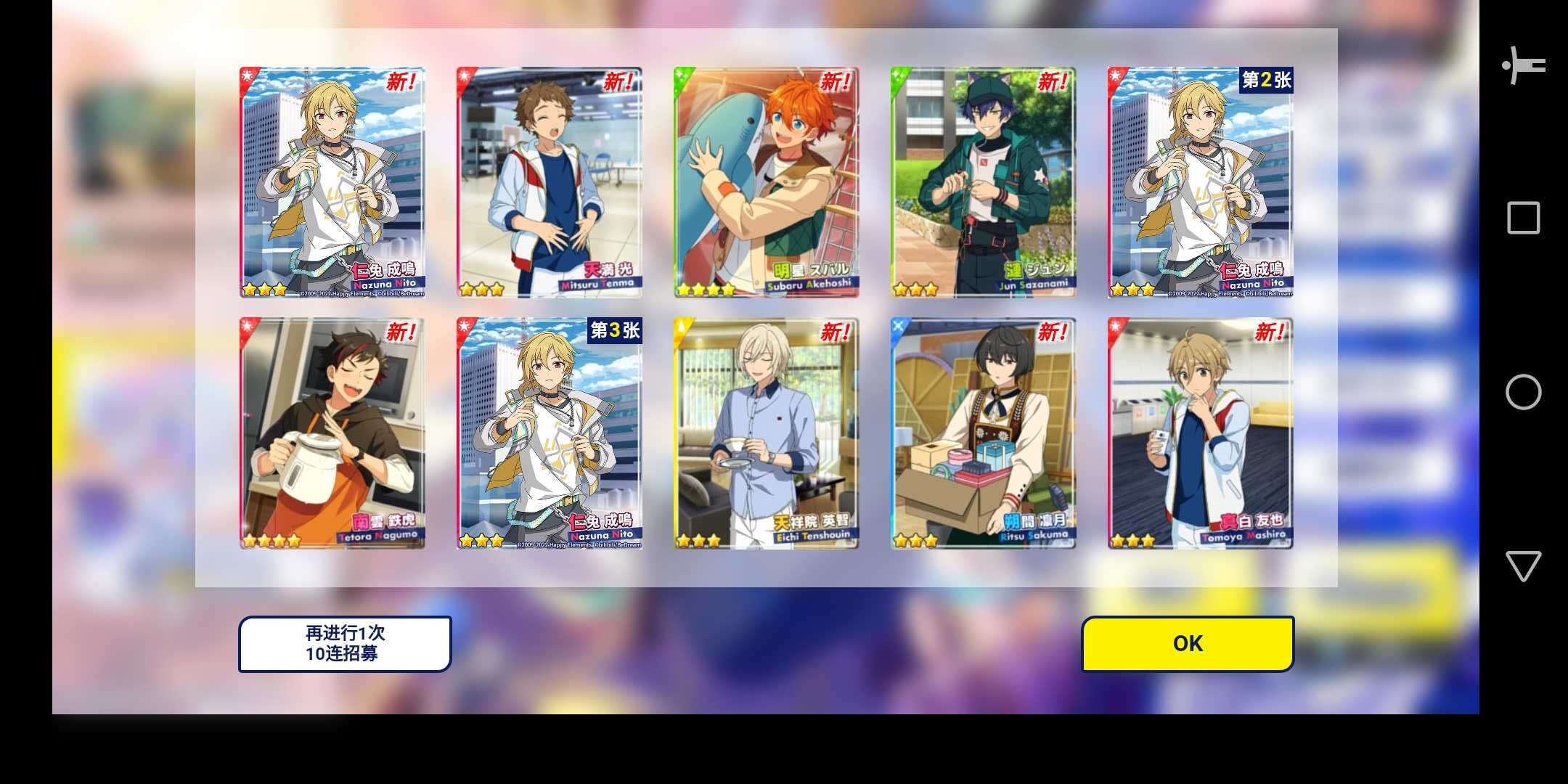Select the Nazuna Nito card marked 第2张
Image resolution: width=1568 pixels, height=784 pixels.
(1200, 182)
